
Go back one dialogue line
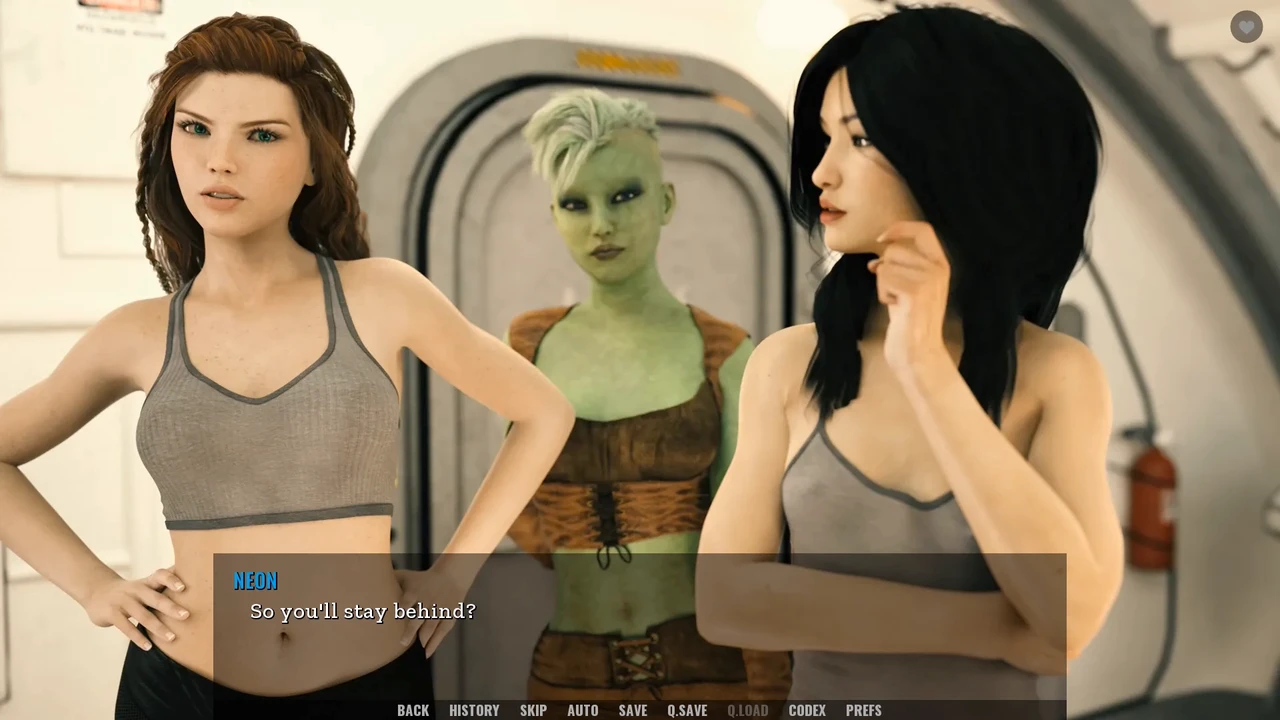413,710
